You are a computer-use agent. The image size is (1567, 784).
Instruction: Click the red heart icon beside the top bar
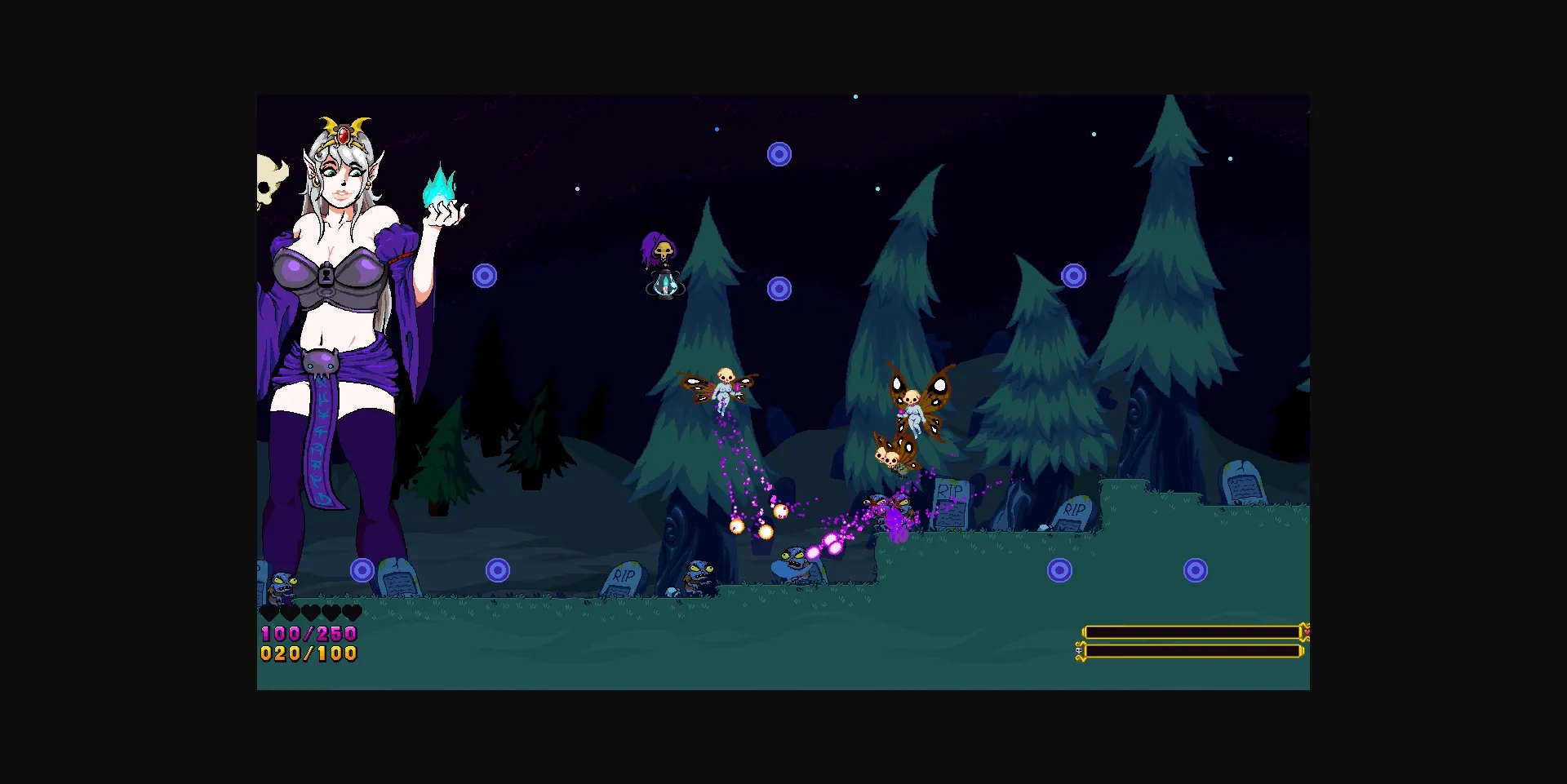pos(1307,630)
